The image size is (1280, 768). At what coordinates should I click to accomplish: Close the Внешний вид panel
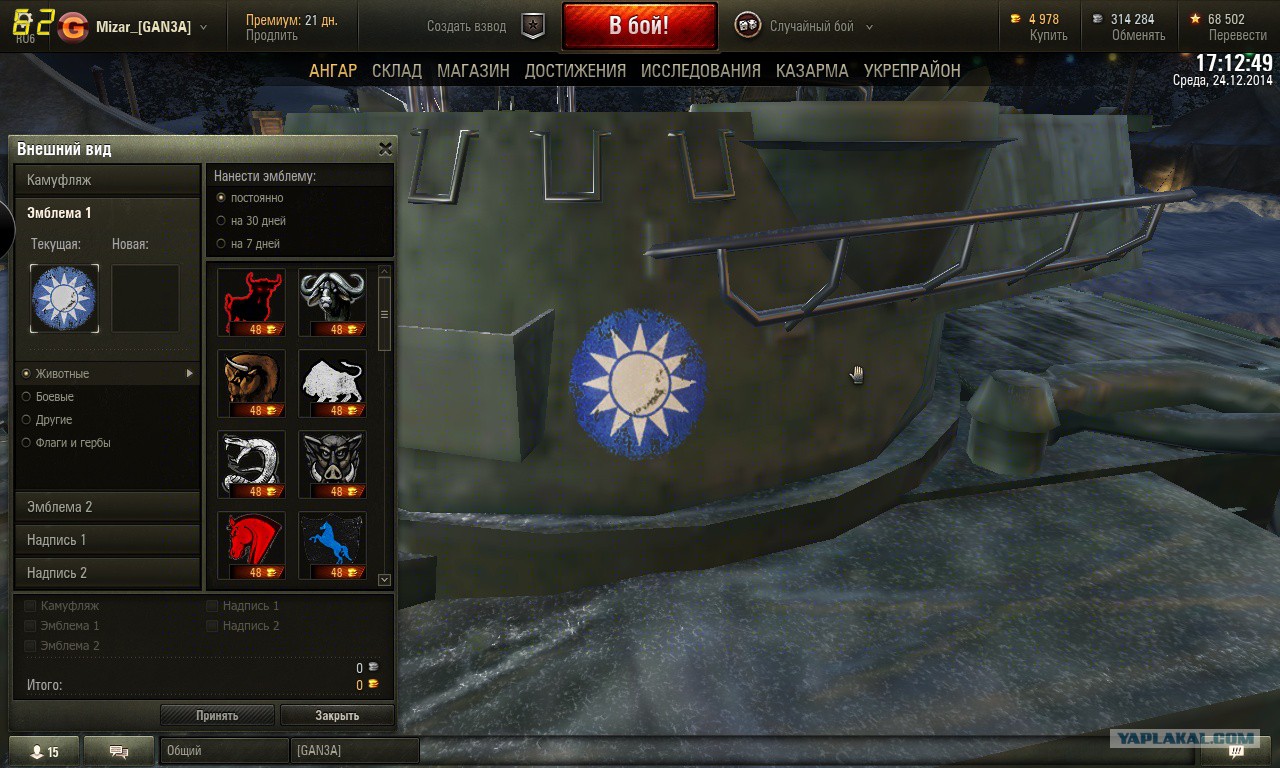[x=385, y=149]
